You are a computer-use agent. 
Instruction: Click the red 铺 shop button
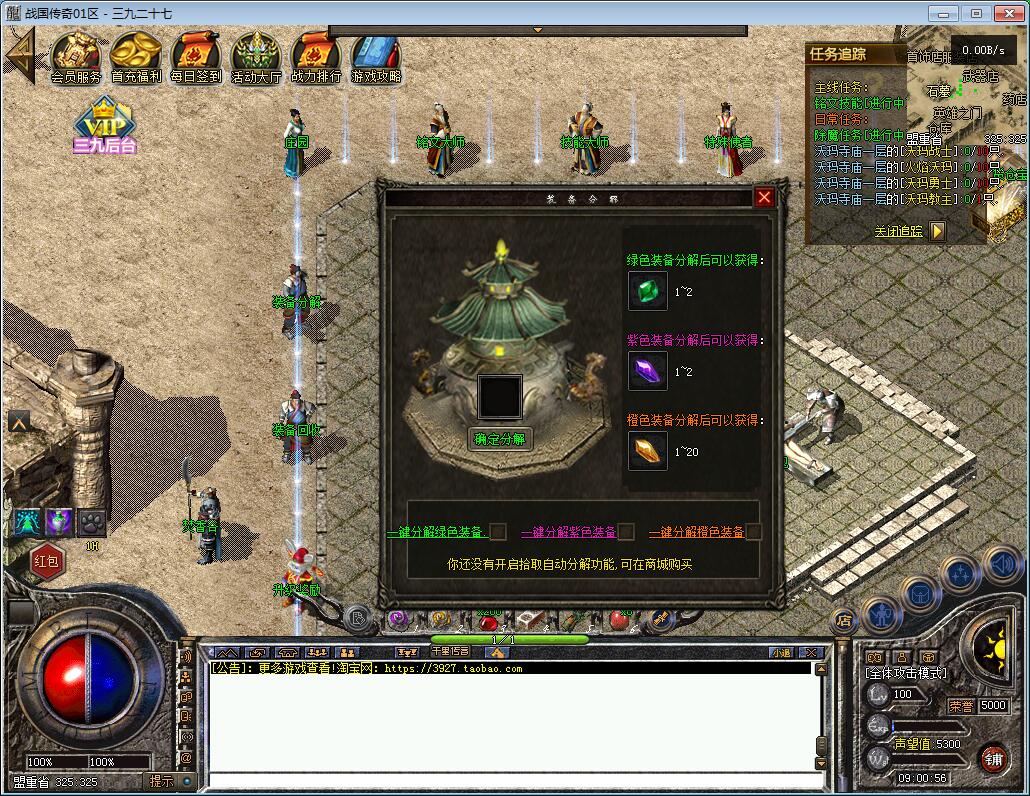[992, 759]
